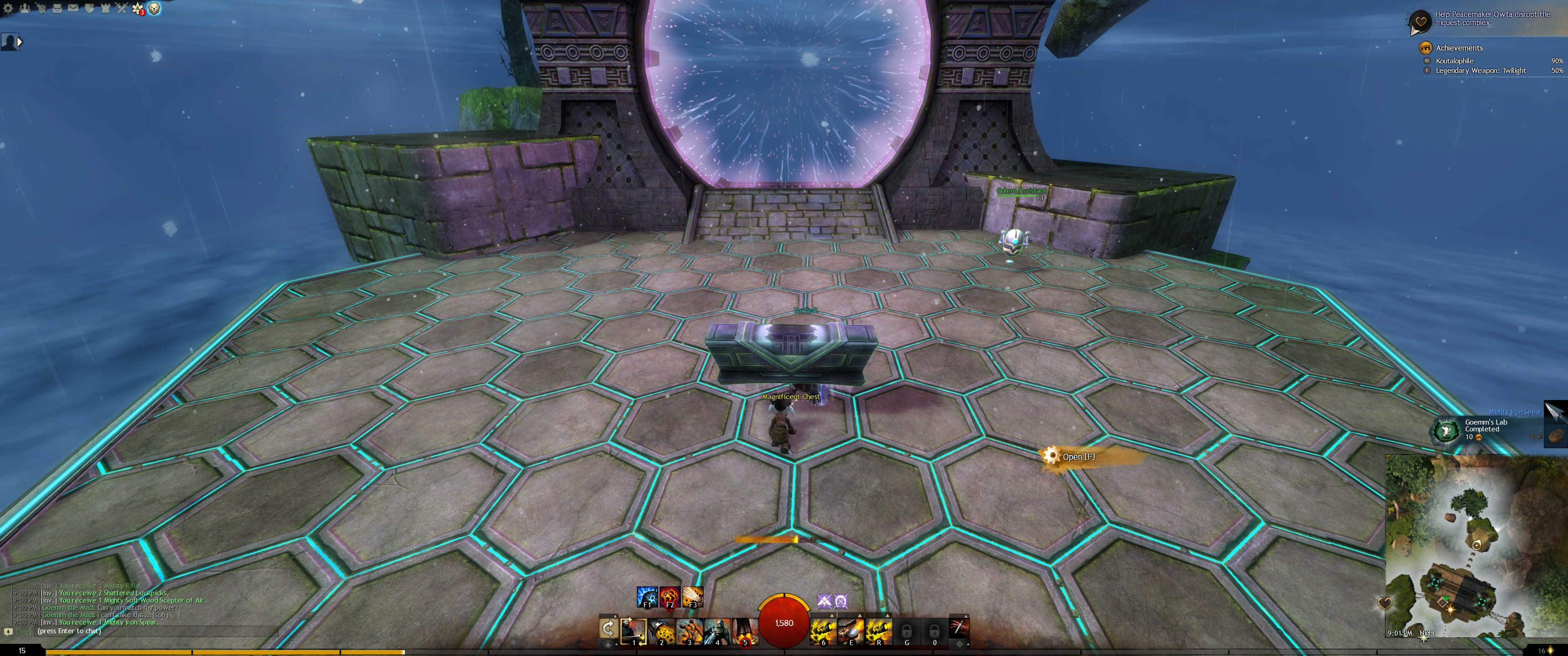Activate the F3 toolbelt skill
Screen dimensions: 1568x656
(692, 597)
